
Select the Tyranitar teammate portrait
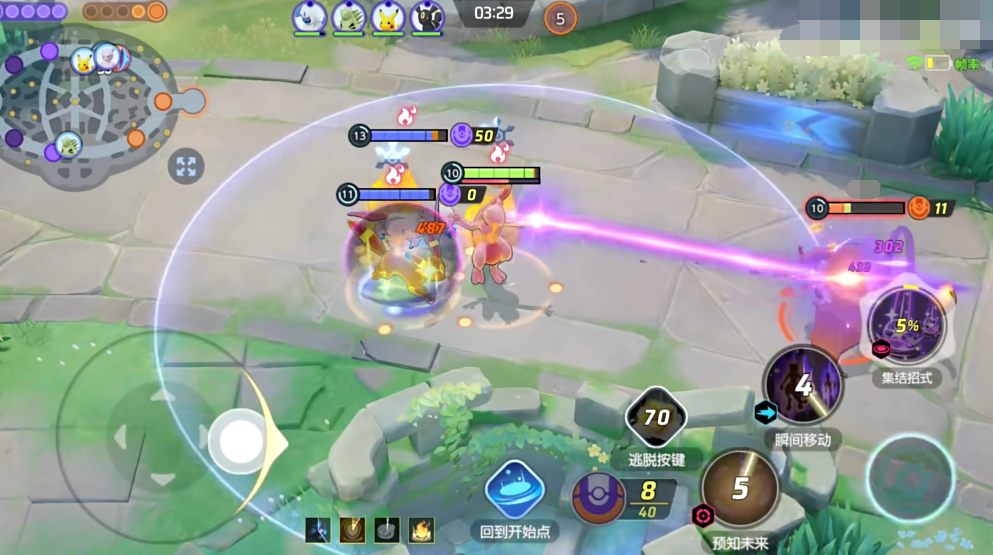click(x=348, y=17)
